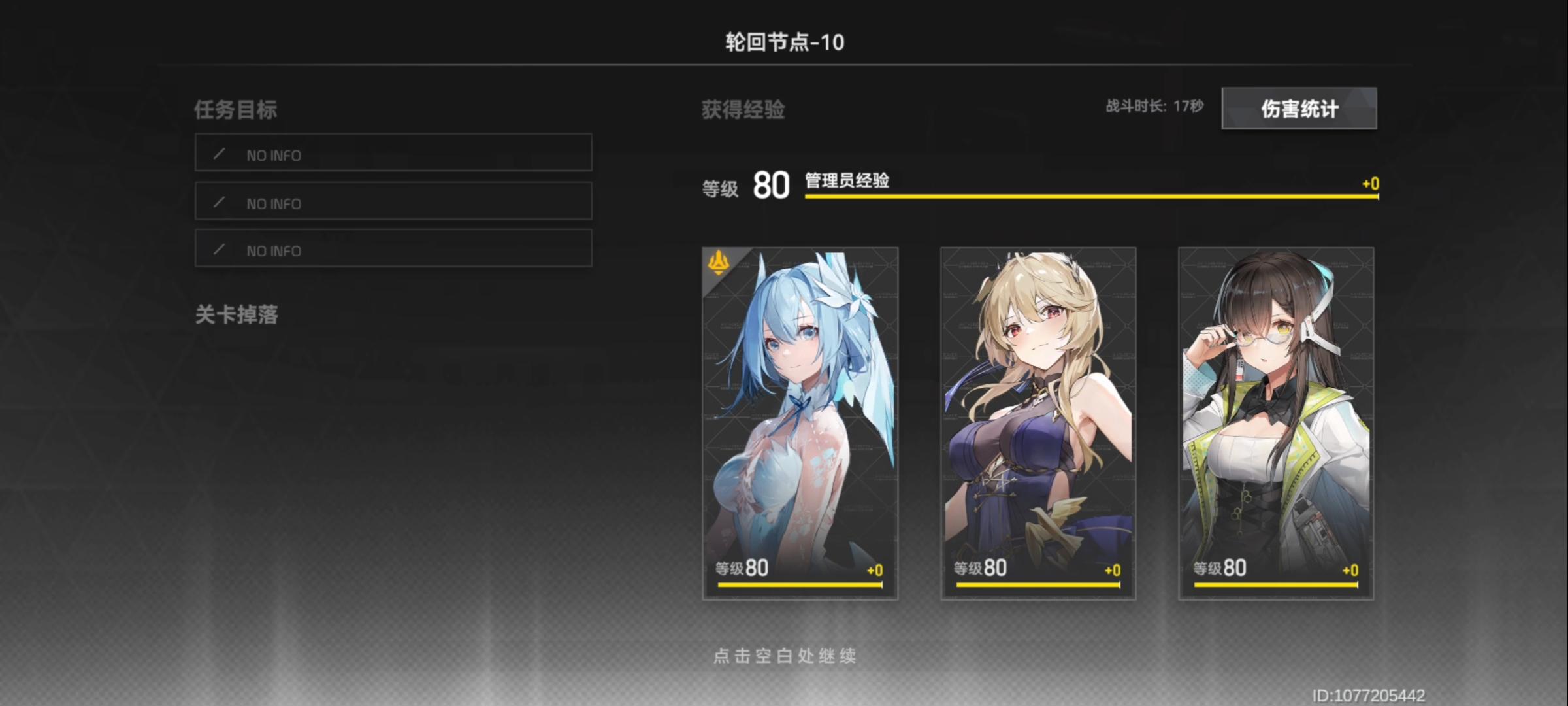Click the slash icon in first NO INFO objective row
Image resolution: width=1568 pixels, height=706 pixels.
coord(220,154)
